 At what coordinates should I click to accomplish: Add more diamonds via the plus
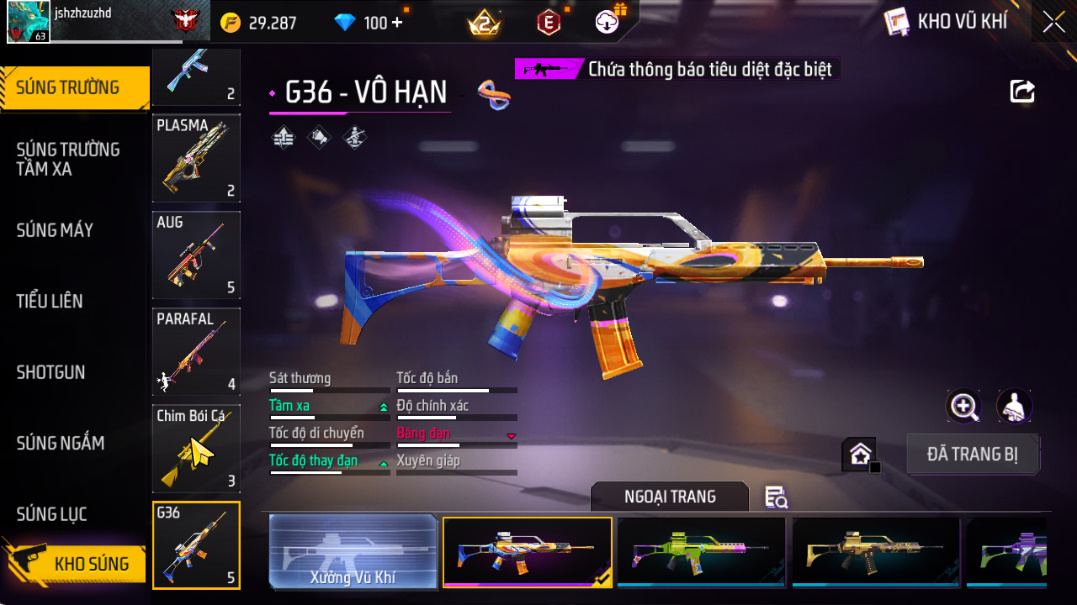(397, 22)
